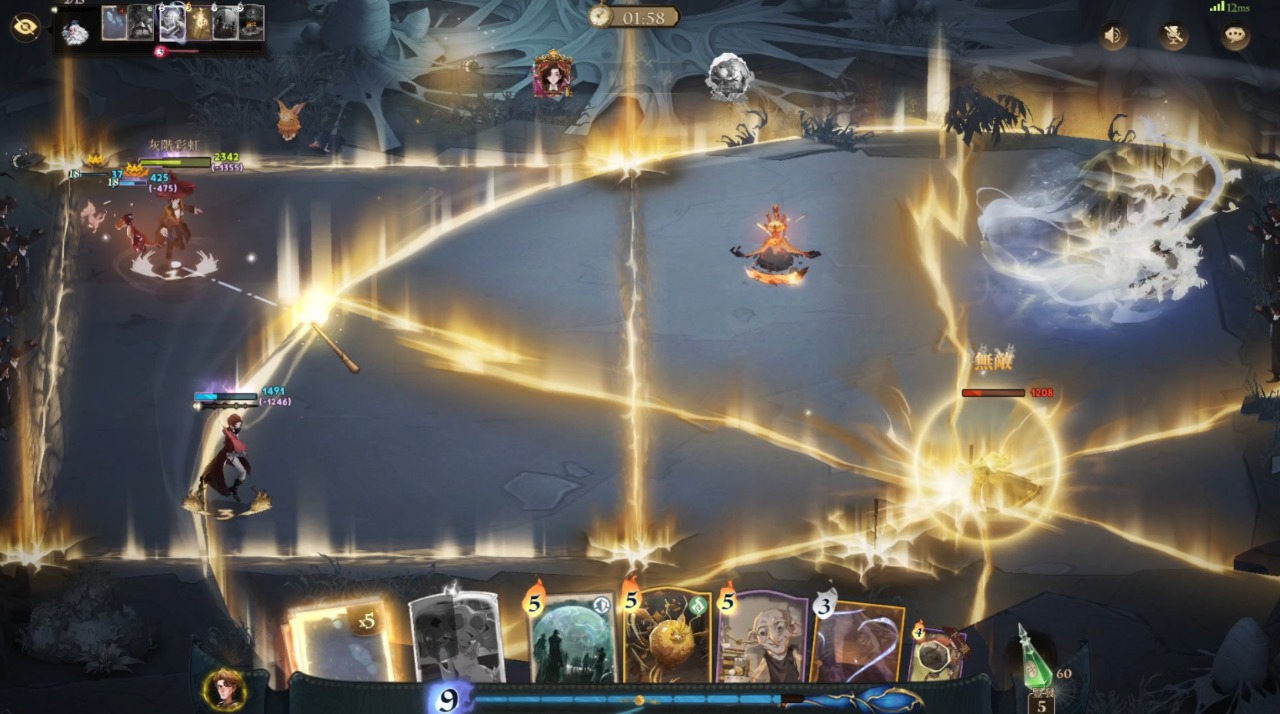Click the opponent's framed portrait
This screenshot has height=714, width=1280.
tap(552, 75)
